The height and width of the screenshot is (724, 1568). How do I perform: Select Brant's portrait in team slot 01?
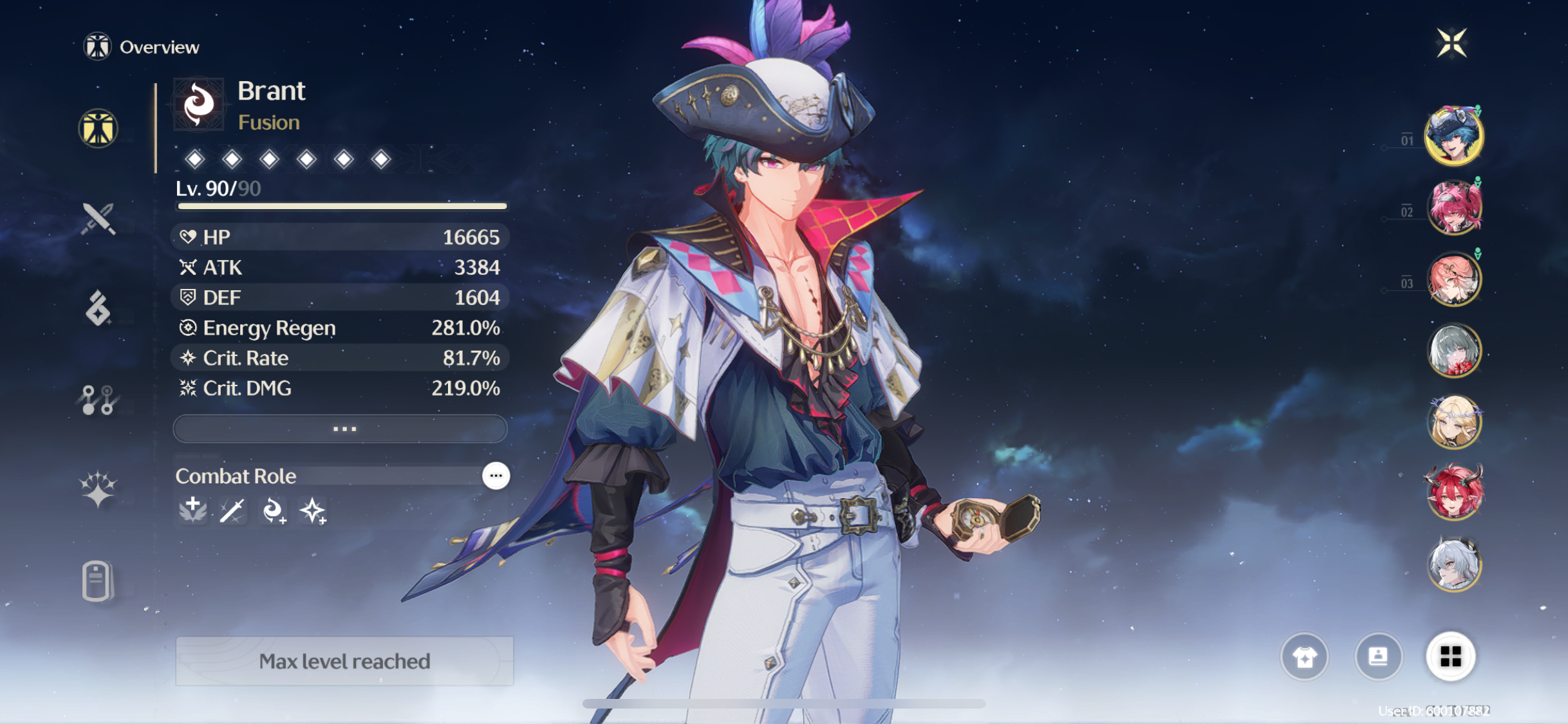pyautogui.click(x=1454, y=136)
